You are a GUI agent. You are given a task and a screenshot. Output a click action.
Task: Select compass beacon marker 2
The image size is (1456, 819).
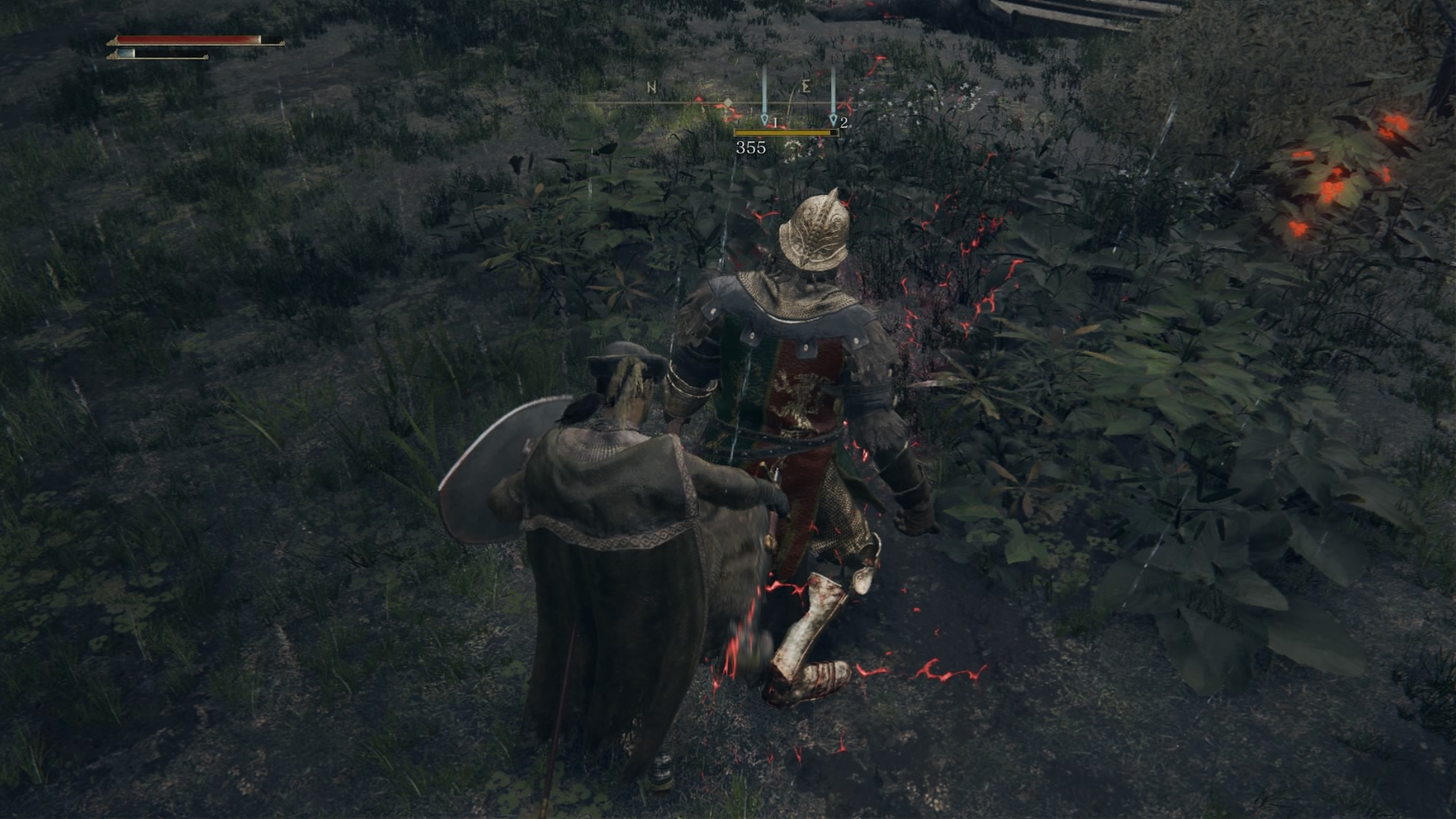click(x=833, y=118)
